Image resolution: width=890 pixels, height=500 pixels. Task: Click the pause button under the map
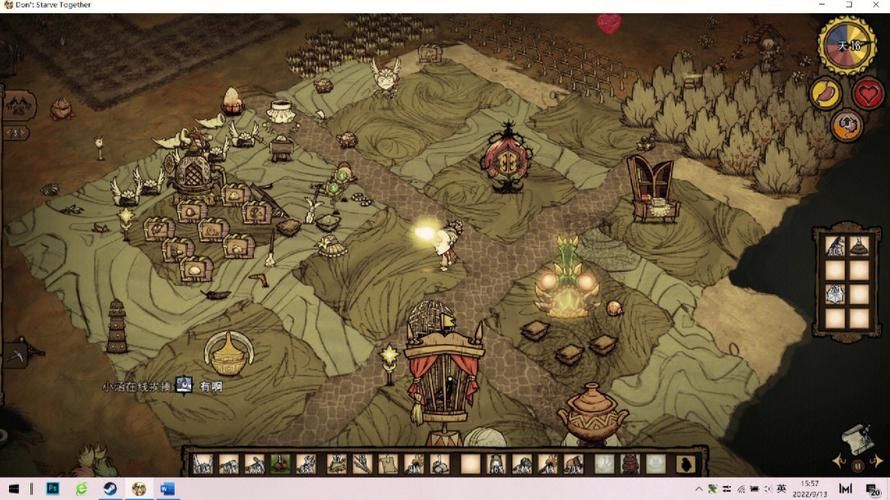pos(857,465)
